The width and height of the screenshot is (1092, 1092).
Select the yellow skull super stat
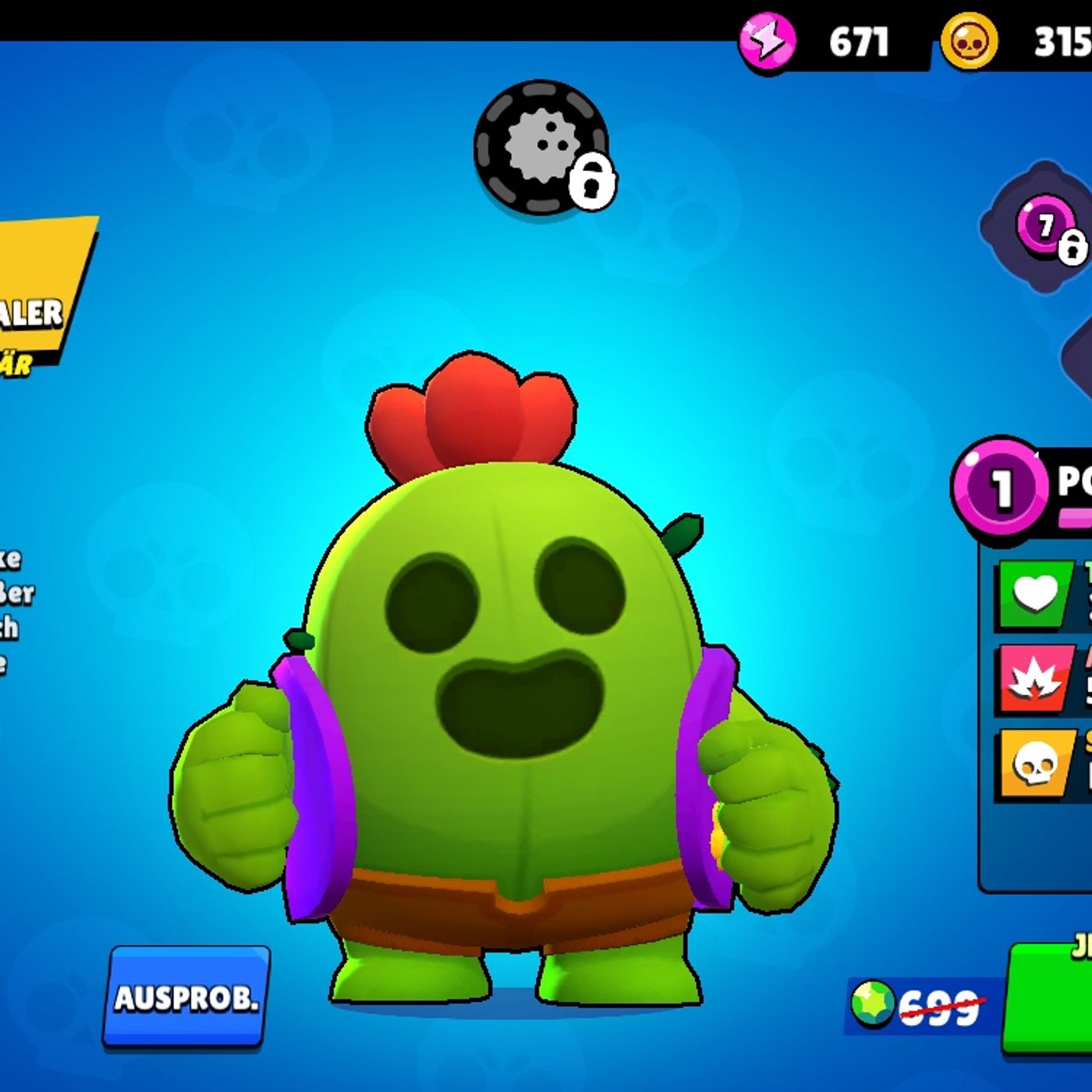click(1035, 764)
